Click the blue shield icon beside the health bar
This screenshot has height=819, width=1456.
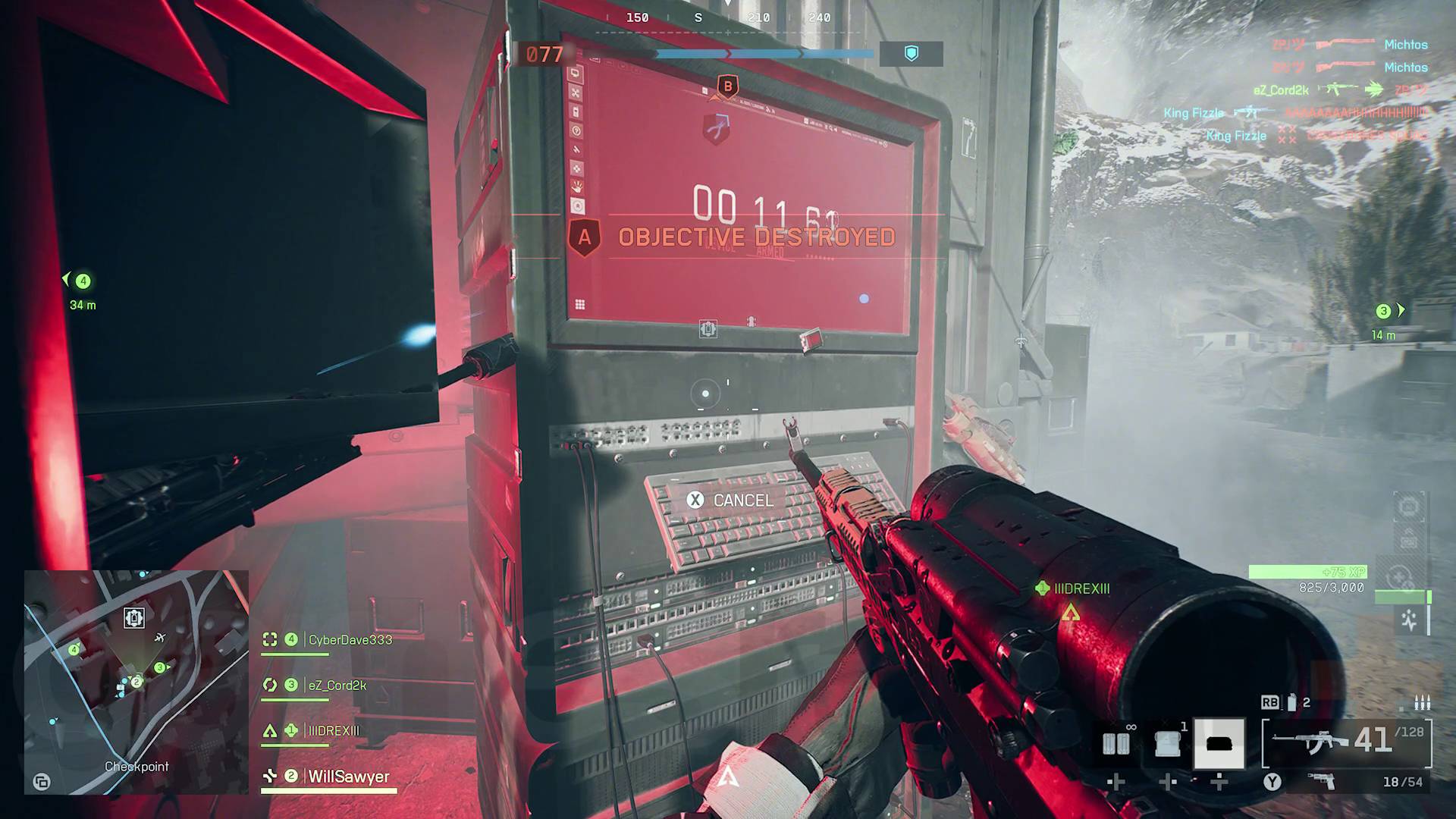(x=912, y=54)
